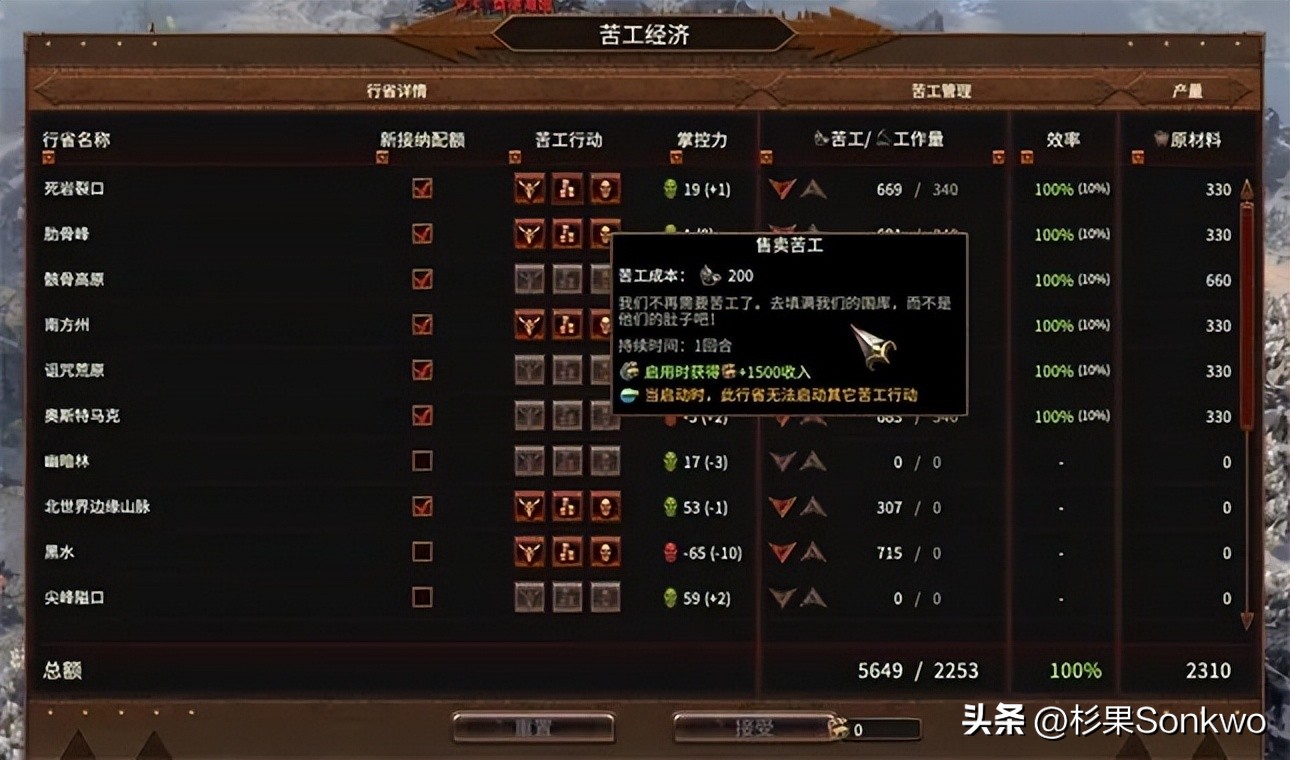Check the 新接纳配额 box for 尖峰隘口
This screenshot has height=760, width=1290.
(420, 598)
